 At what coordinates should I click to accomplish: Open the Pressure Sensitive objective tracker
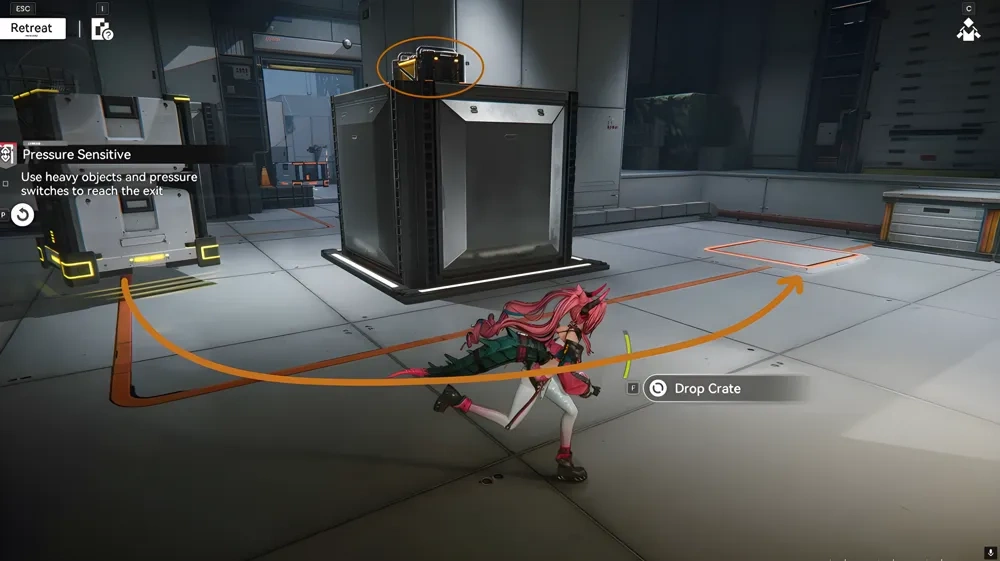(76, 155)
